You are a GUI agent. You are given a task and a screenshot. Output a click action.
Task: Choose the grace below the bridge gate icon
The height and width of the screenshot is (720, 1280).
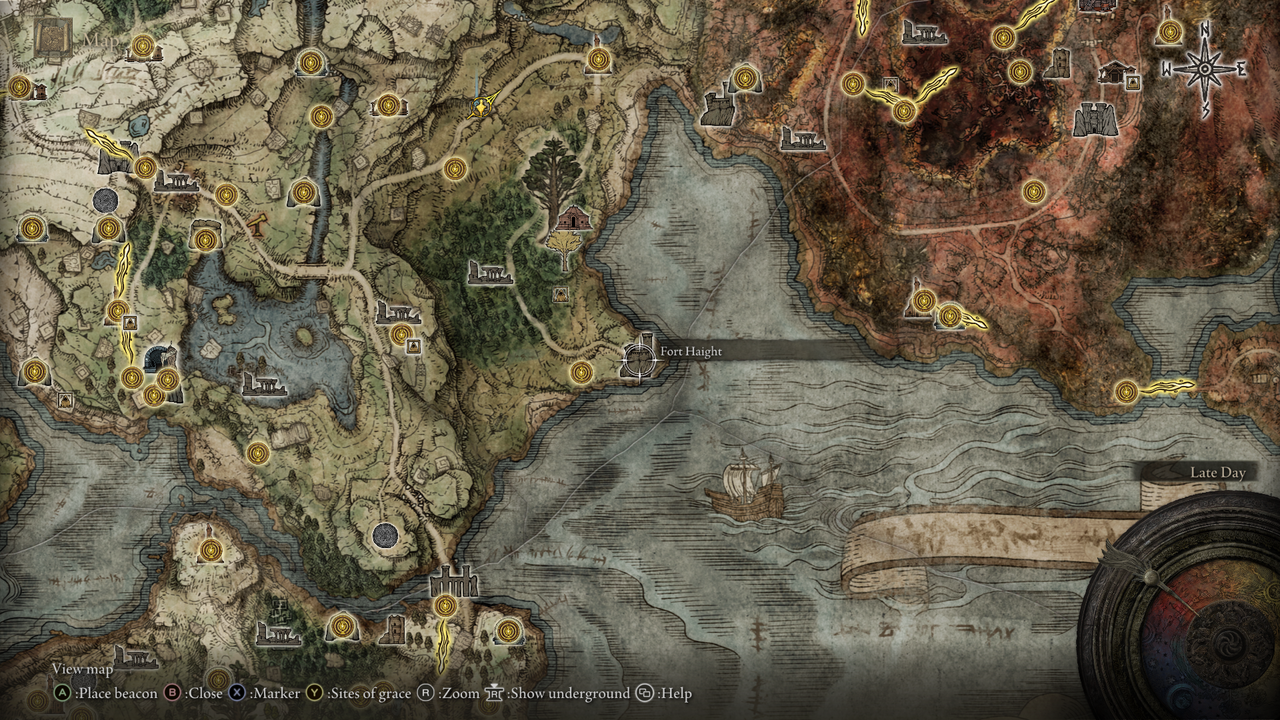pyautogui.click(x=445, y=605)
